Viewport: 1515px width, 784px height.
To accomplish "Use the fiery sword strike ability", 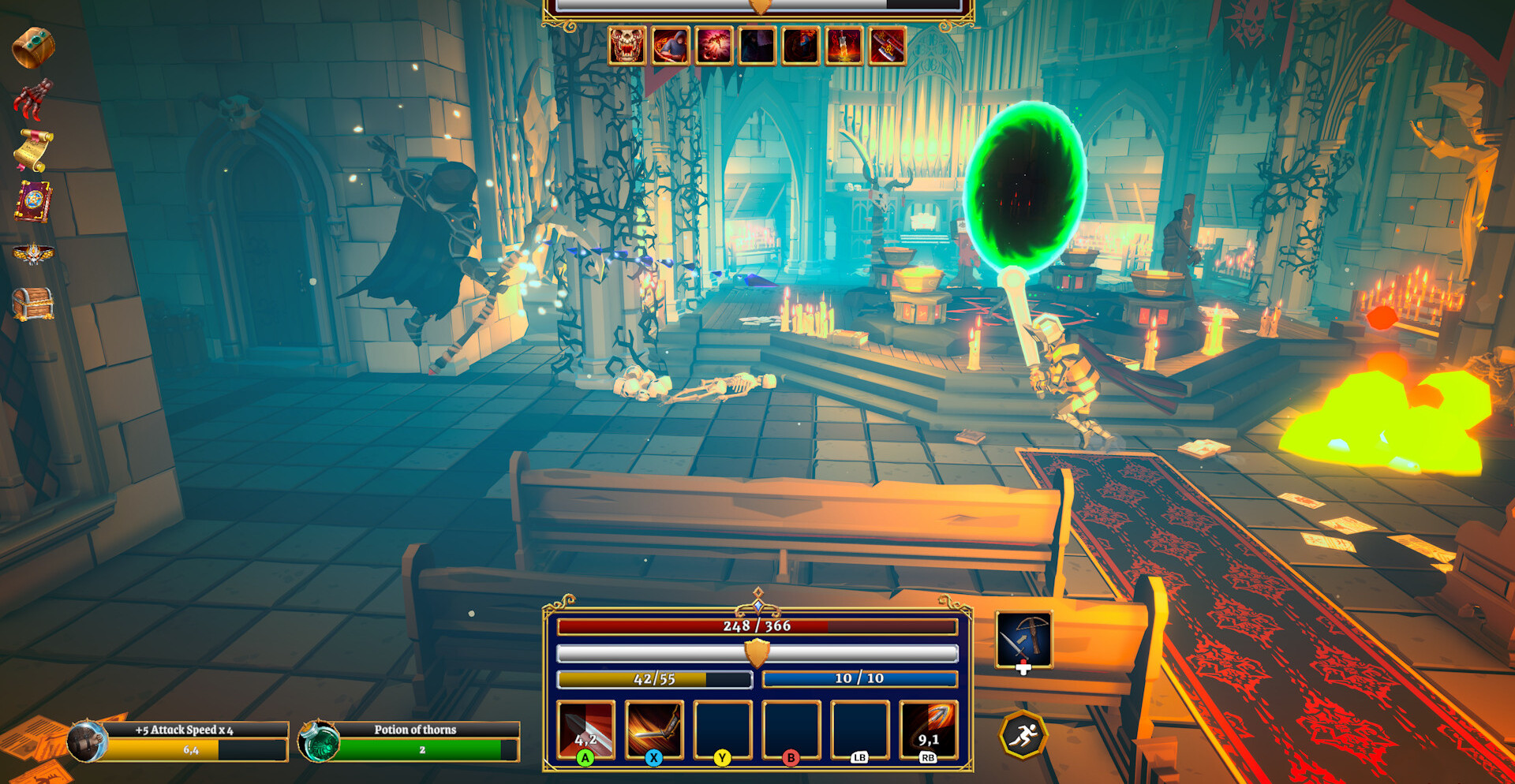I will (653, 730).
